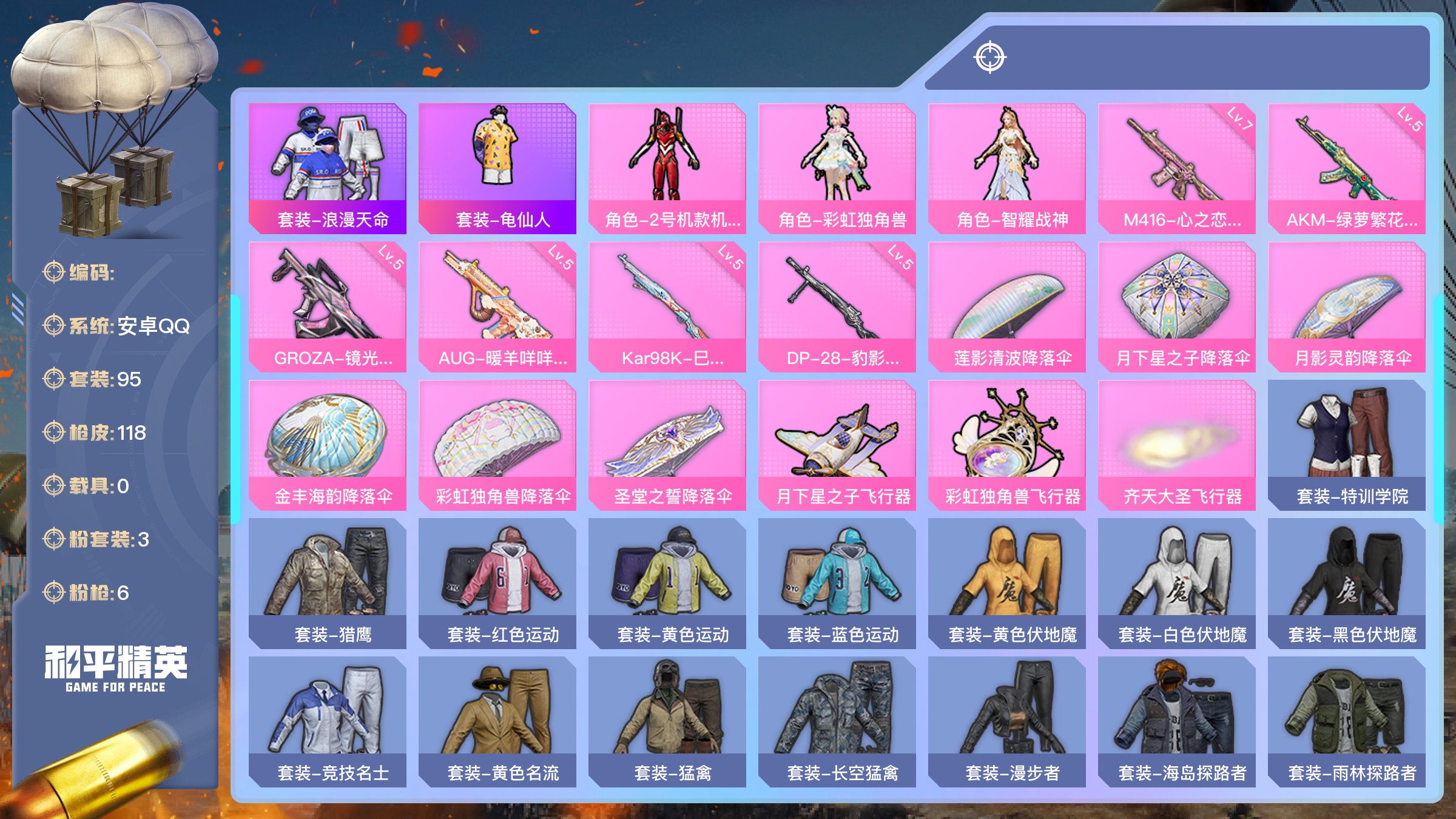Choose the GROZA-镜光 weapon skin
This screenshot has width=1456, height=819.
(x=328, y=306)
